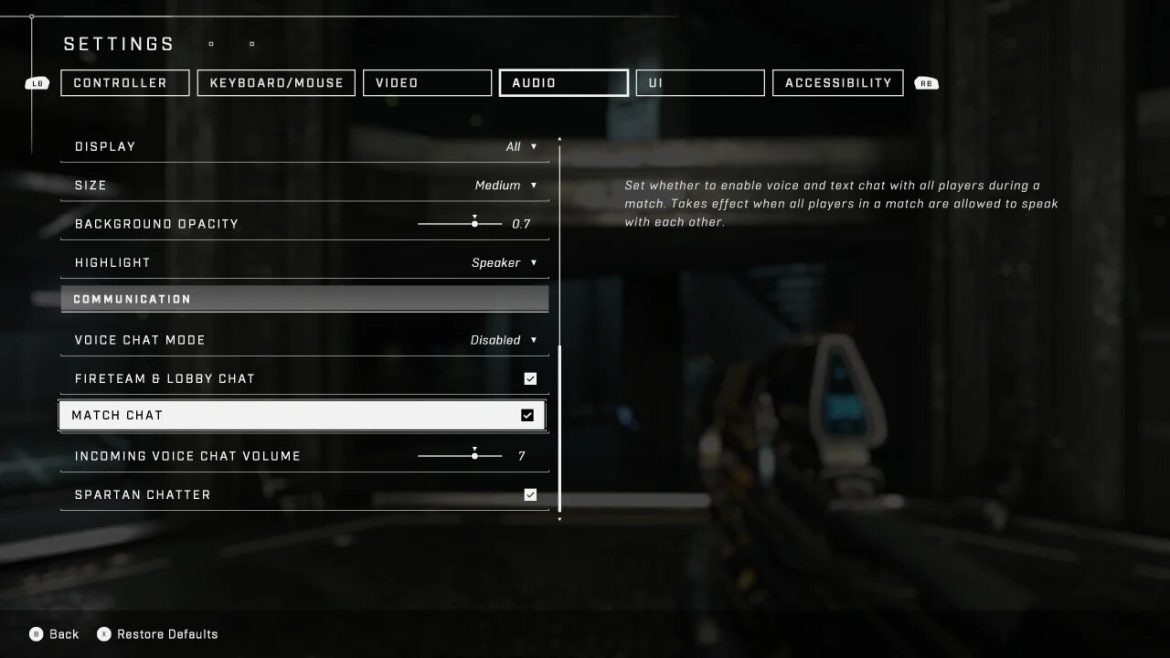Click the Audio tab

(x=564, y=83)
